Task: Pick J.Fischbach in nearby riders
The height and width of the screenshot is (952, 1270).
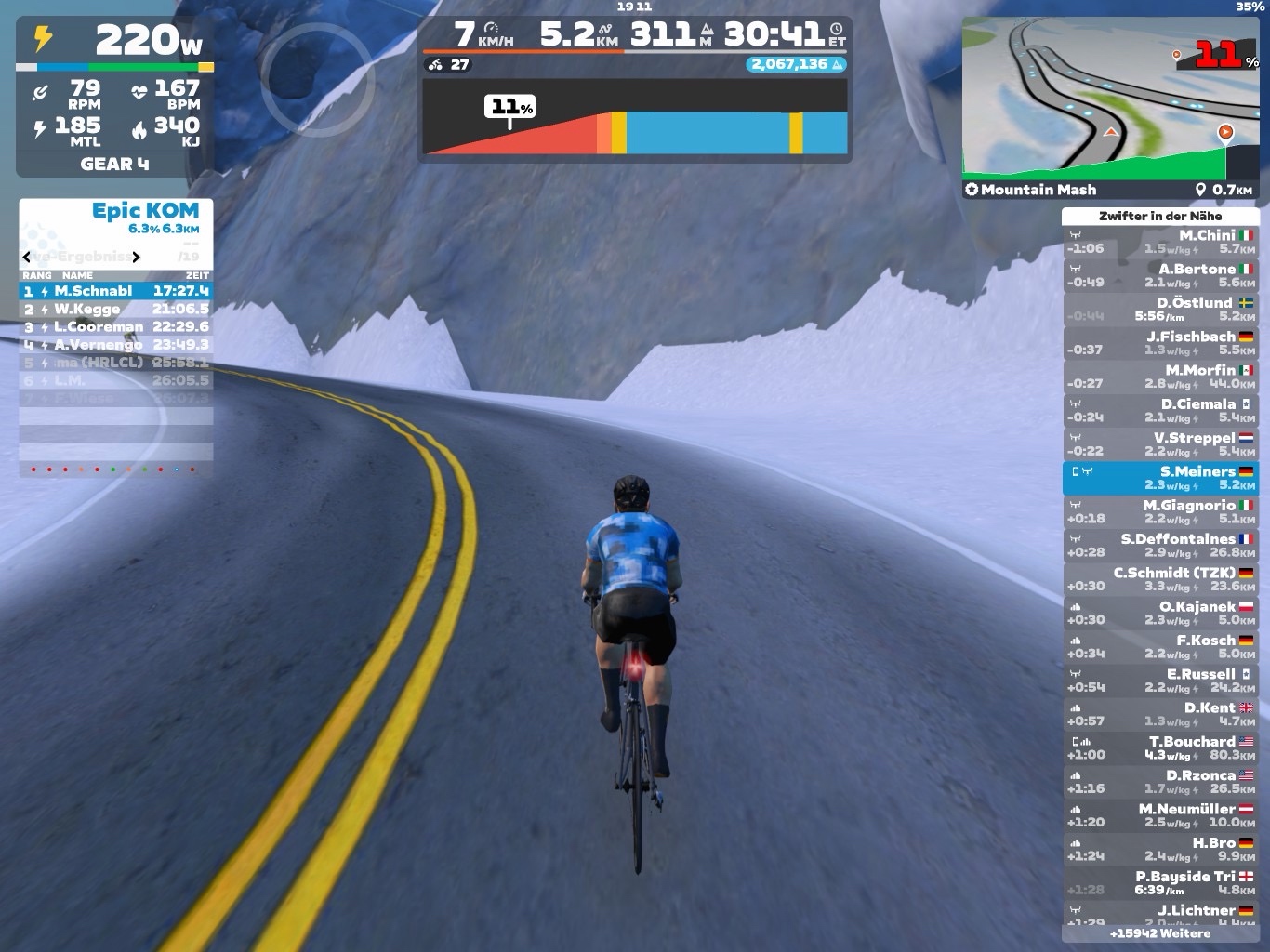Action: click(1160, 343)
